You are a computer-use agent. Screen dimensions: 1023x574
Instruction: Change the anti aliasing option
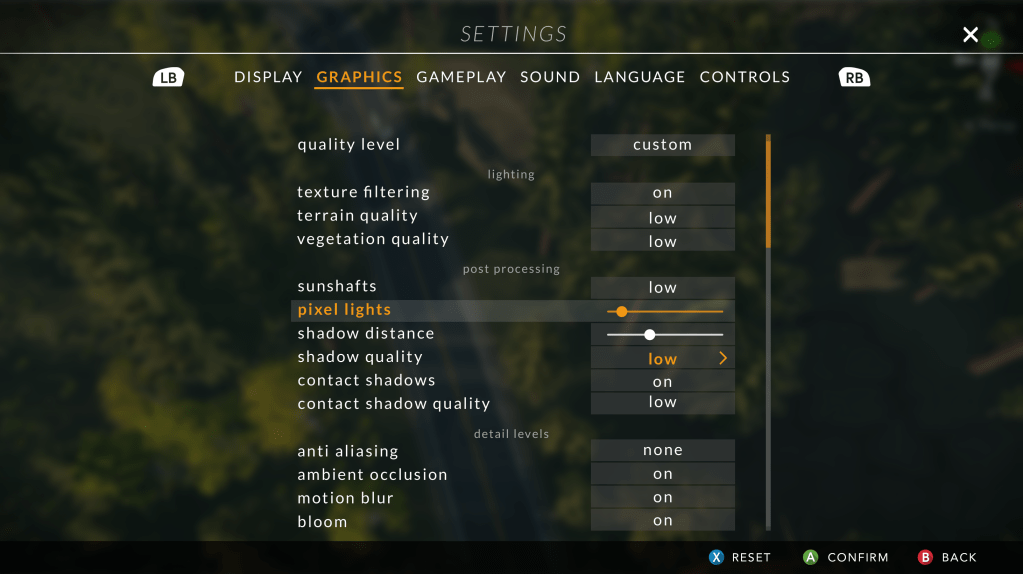662,451
